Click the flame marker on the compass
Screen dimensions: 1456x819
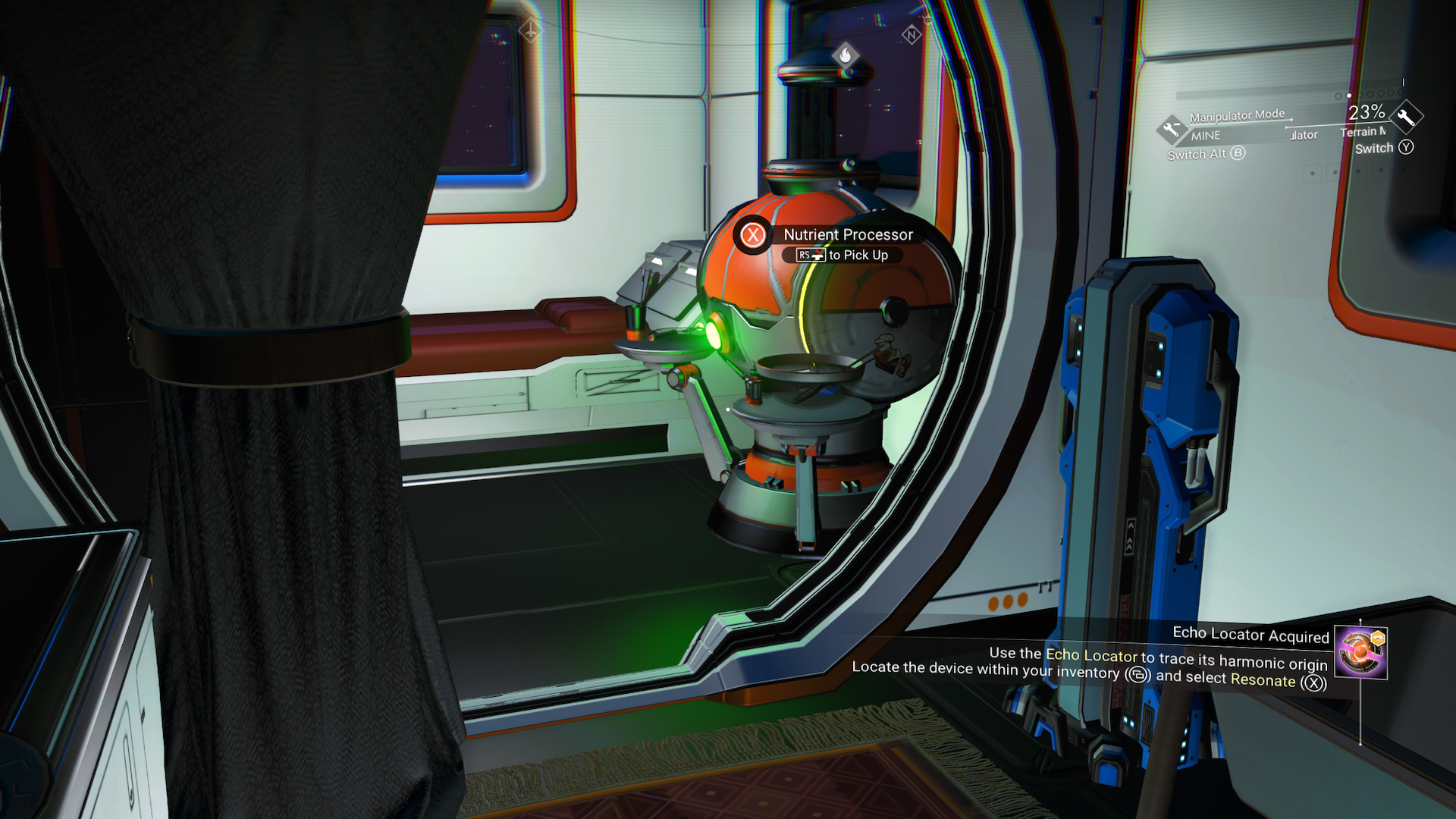[847, 55]
